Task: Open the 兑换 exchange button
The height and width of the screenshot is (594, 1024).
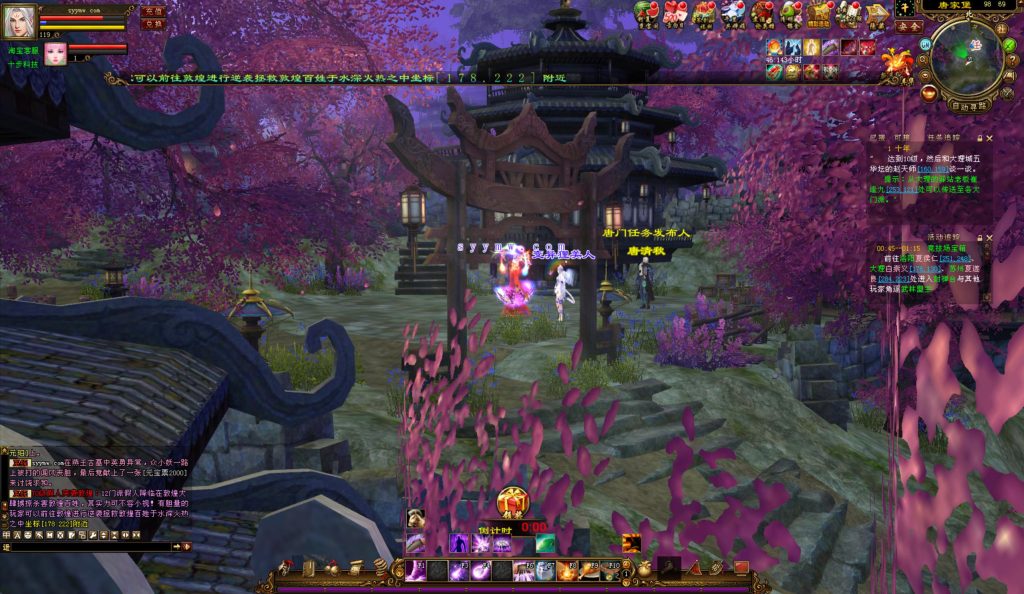Action: click(x=153, y=24)
